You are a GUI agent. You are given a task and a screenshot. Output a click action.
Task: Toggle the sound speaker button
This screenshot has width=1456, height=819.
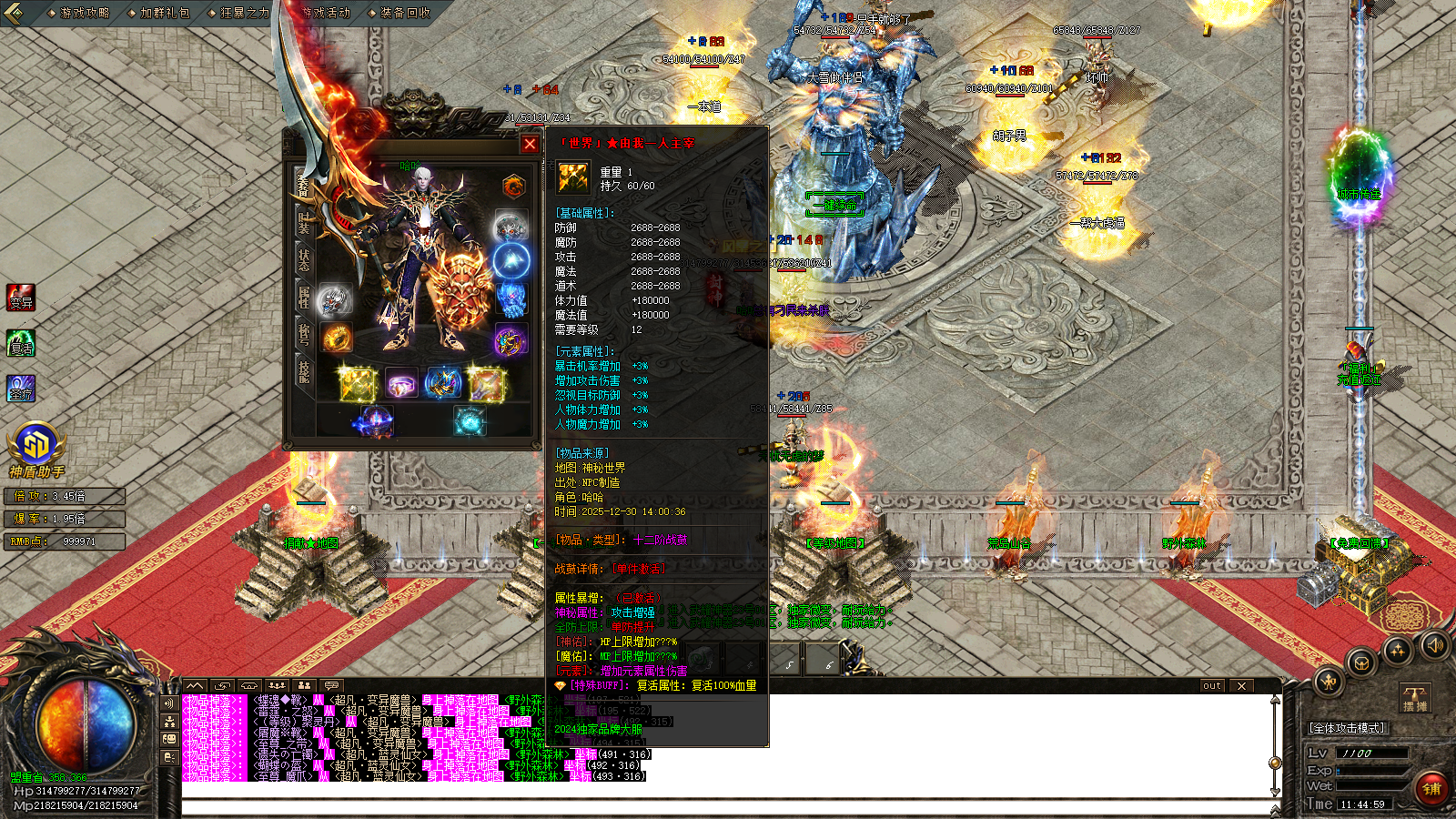pos(1434,645)
